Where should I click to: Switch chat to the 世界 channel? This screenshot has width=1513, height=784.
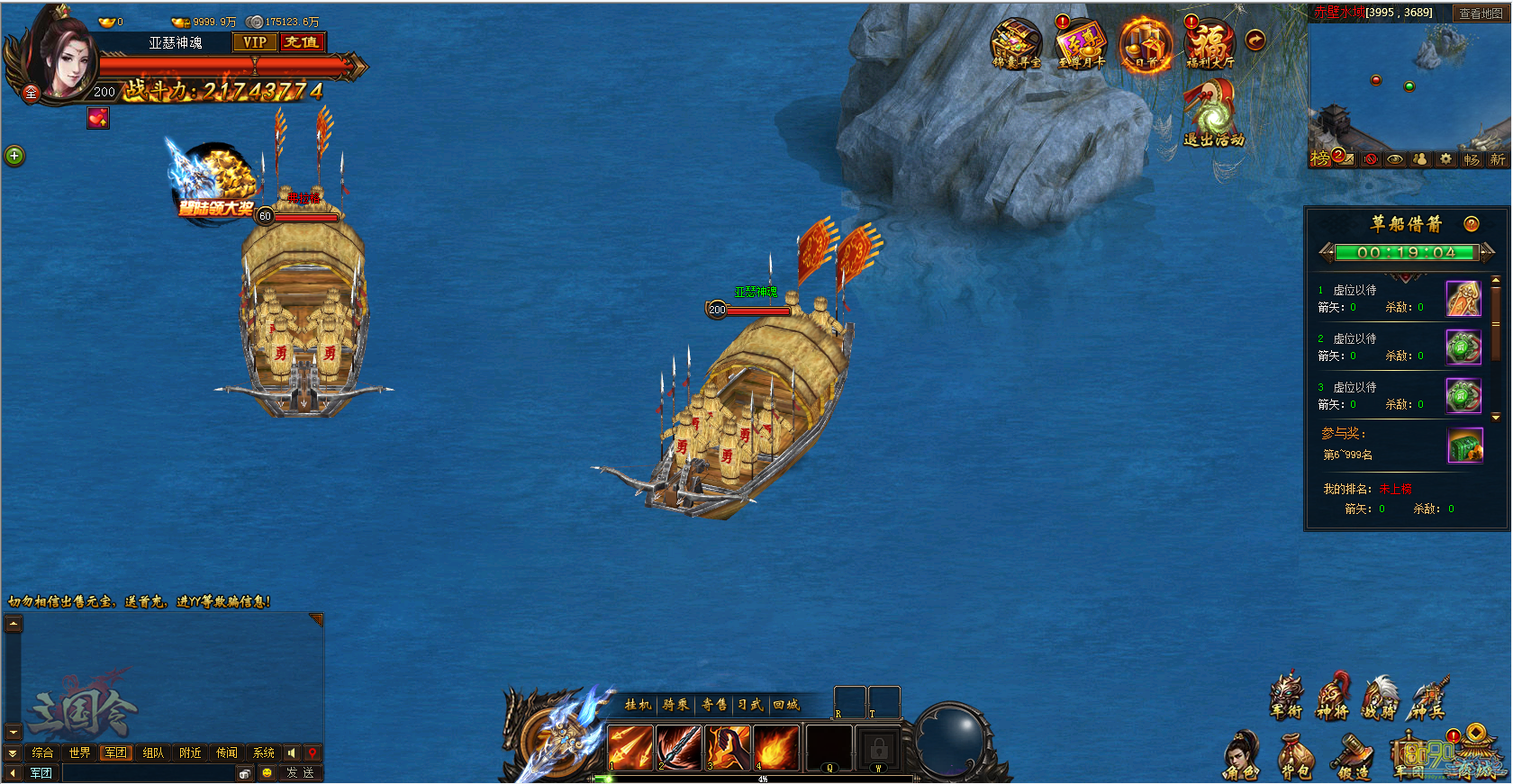pyautogui.click(x=79, y=752)
